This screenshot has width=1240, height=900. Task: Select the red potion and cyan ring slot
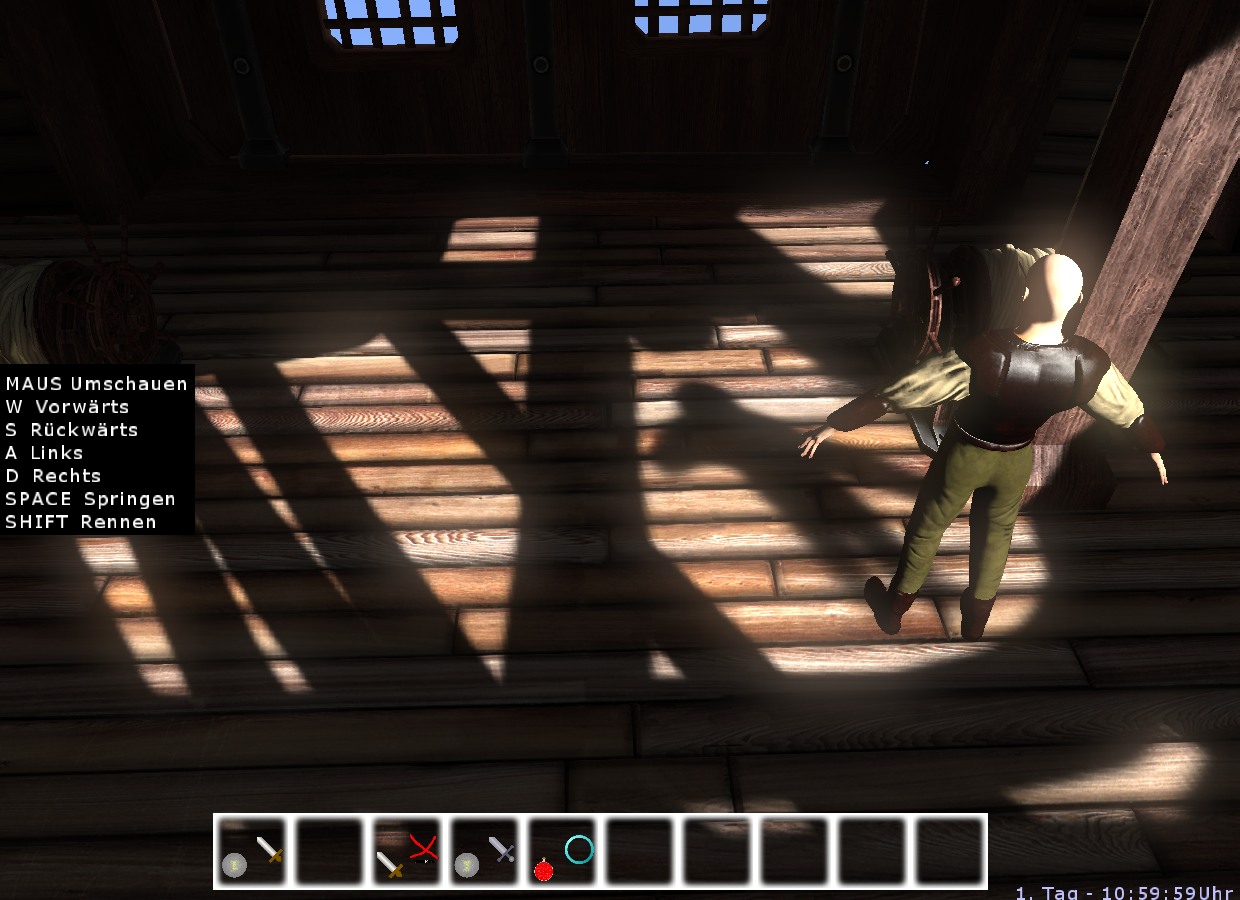[x=564, y=852]
